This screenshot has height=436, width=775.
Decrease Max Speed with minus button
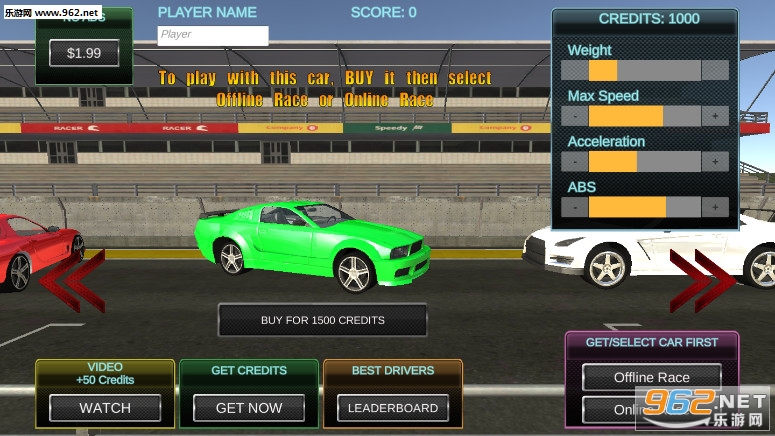pos(575,116)
